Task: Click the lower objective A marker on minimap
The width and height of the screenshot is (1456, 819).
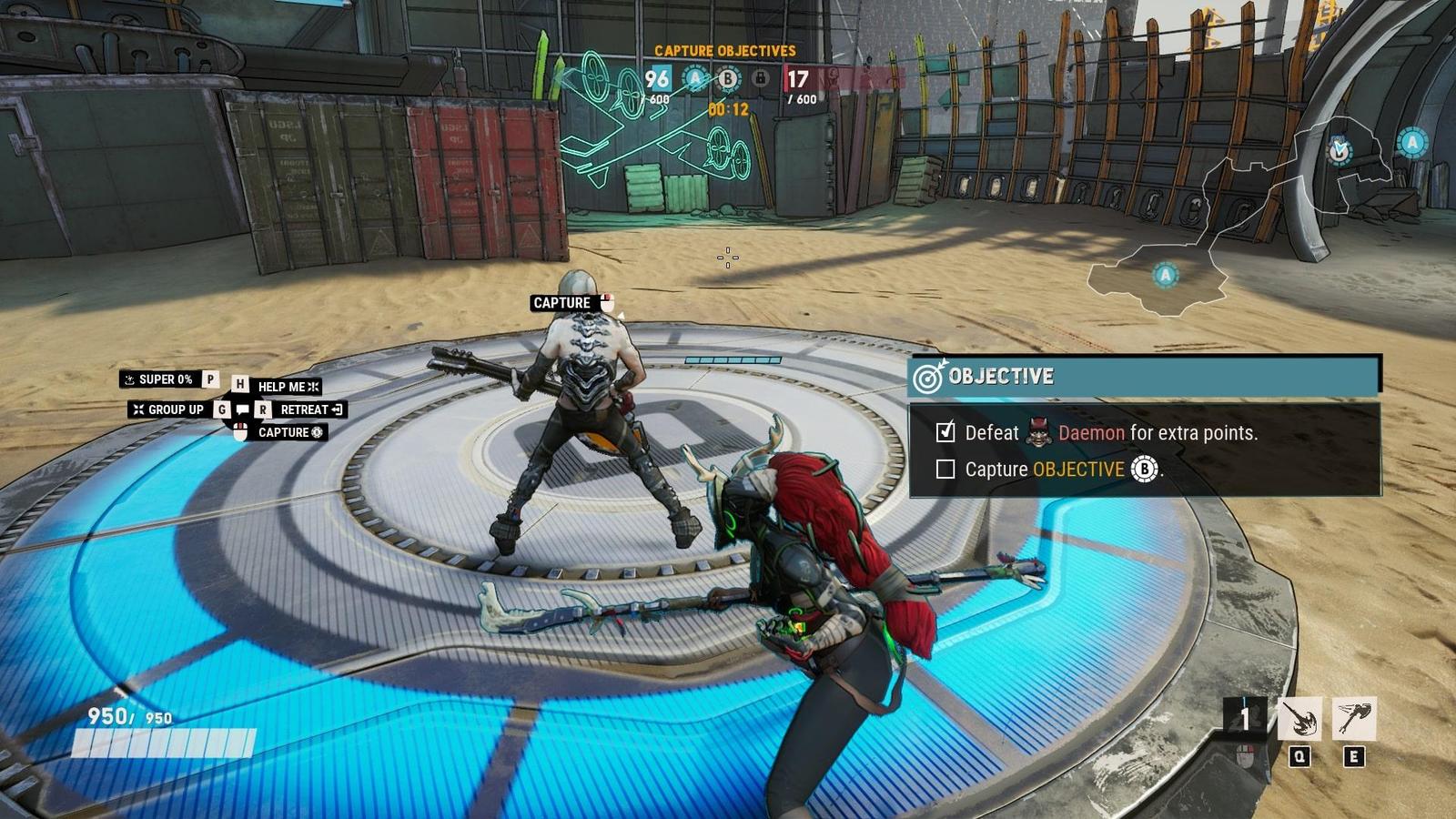Action: tap(1165, 274)
